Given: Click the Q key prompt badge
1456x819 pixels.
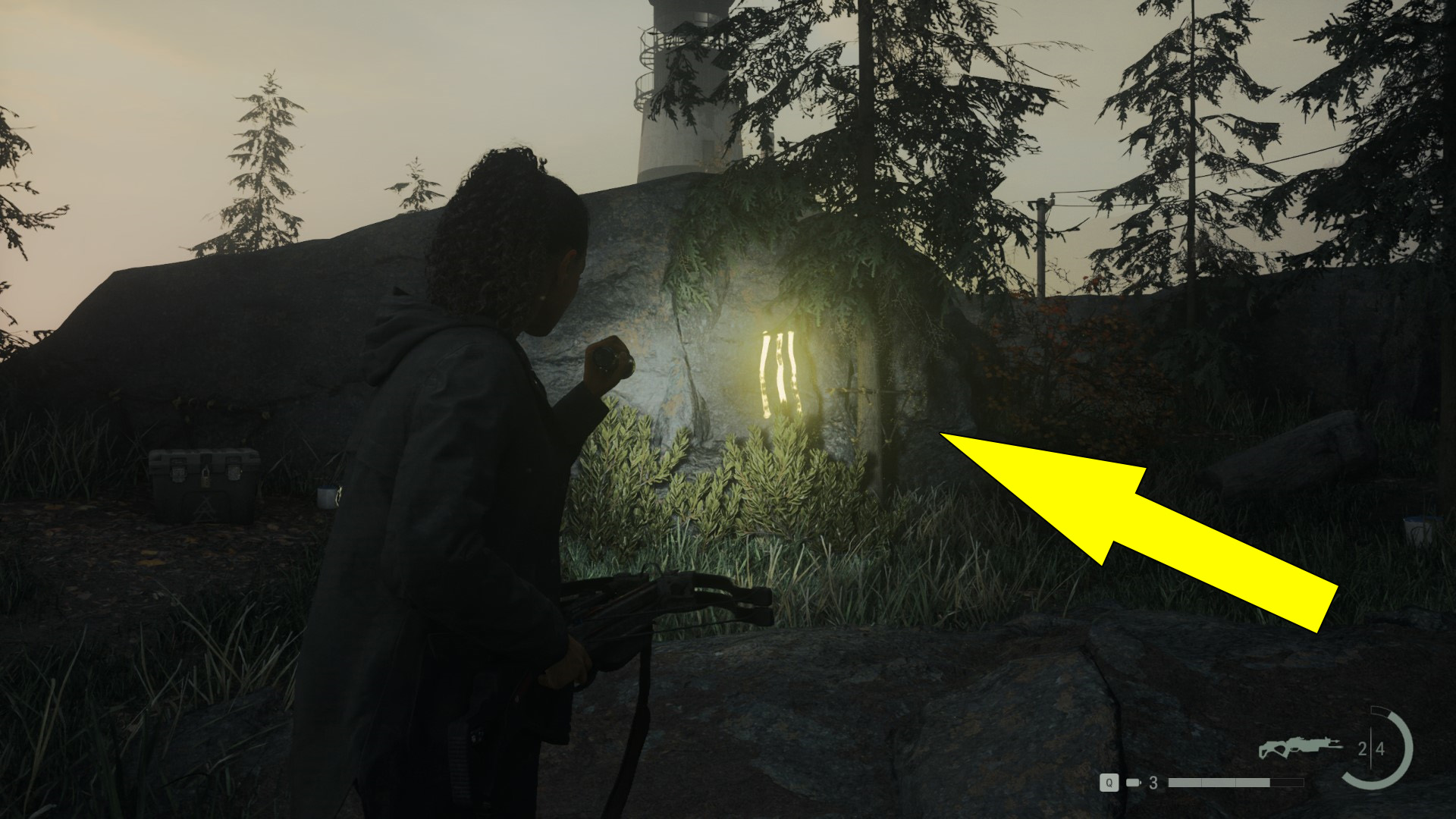Looking at the screenshot, I should [x=1109, y=782].
